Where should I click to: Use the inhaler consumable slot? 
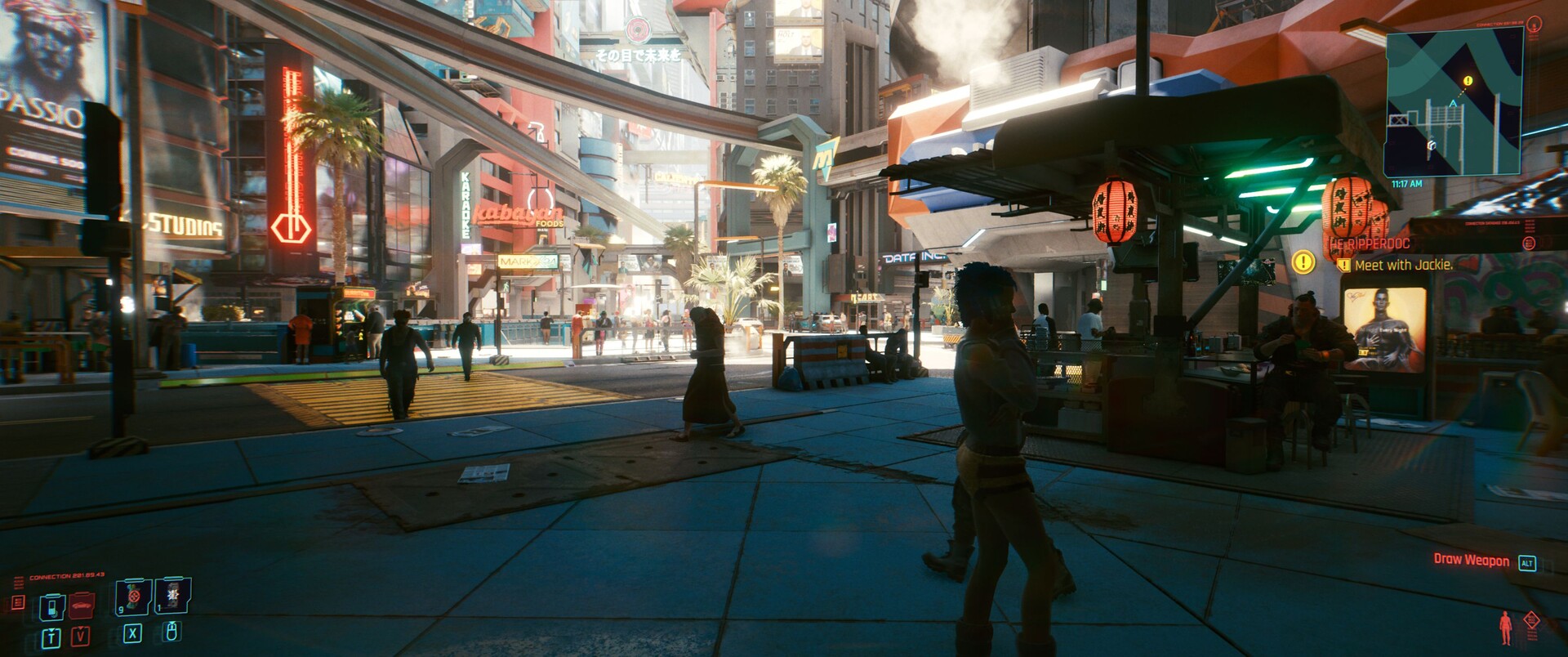(x=133, y=597)
